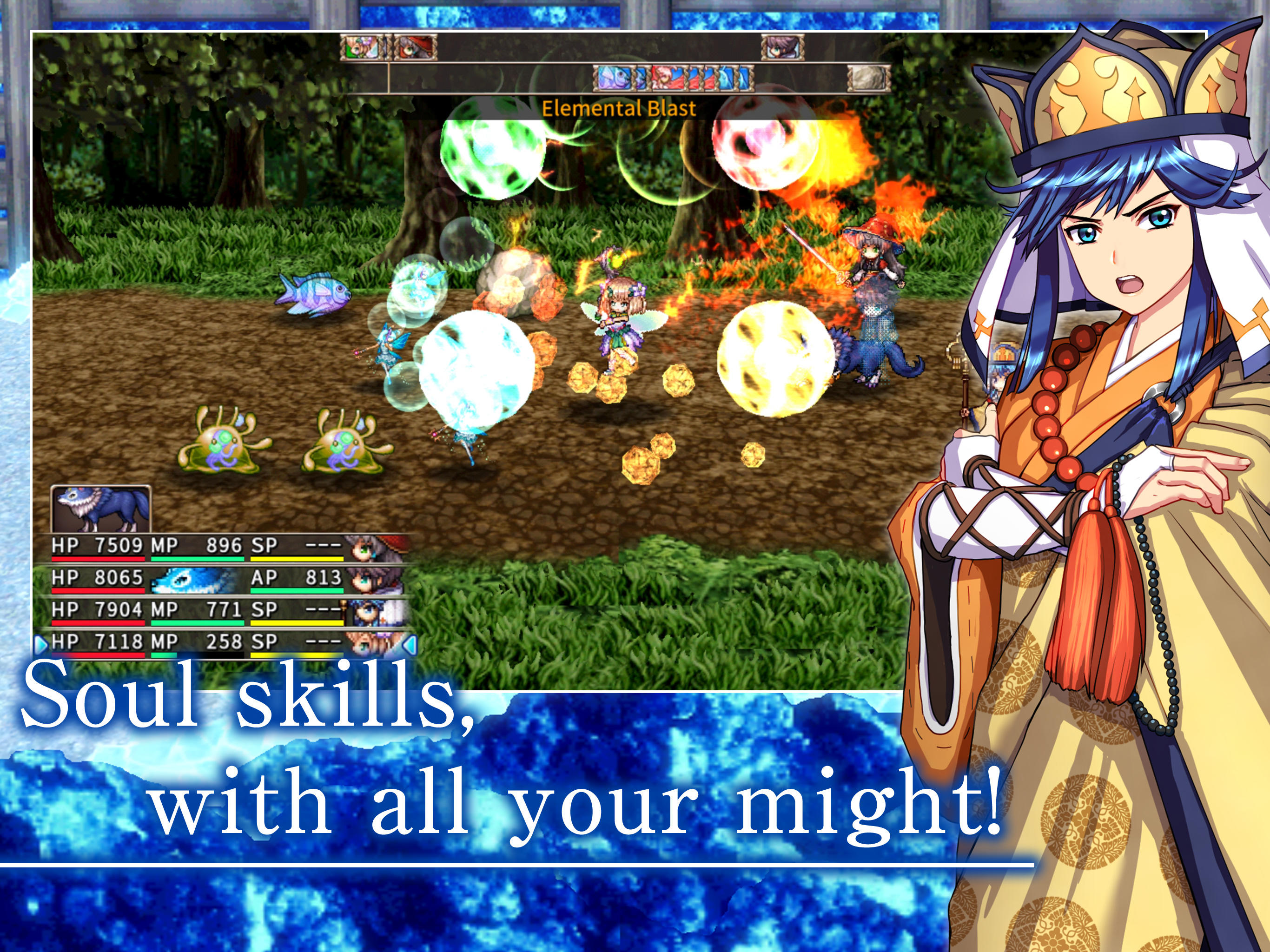The width and height of the screenshot is (1270, 952).
Task: Click the red HP bar showing 7904
Action: (x=98, y=622)
